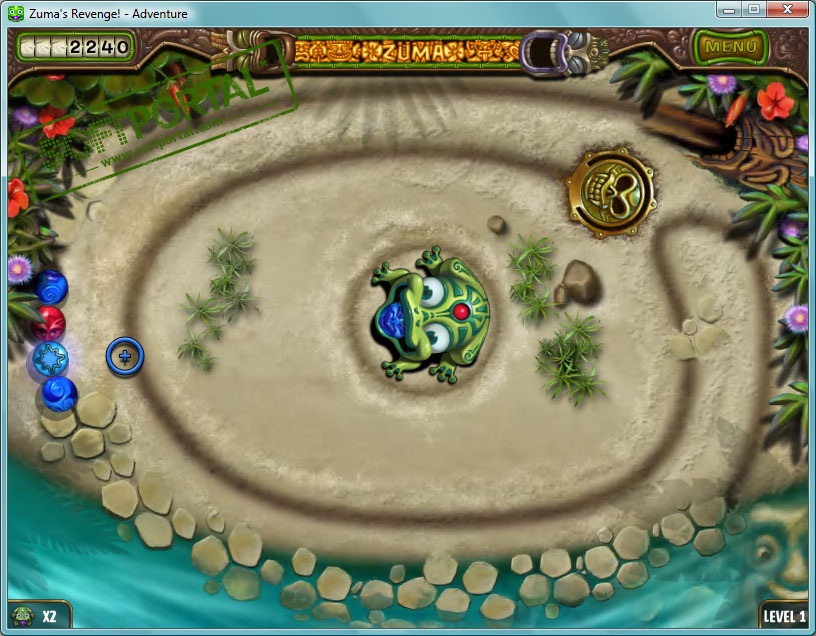This screenshot has height=636, width=816.
Task: Open the game MENU button
Action: 729,46
